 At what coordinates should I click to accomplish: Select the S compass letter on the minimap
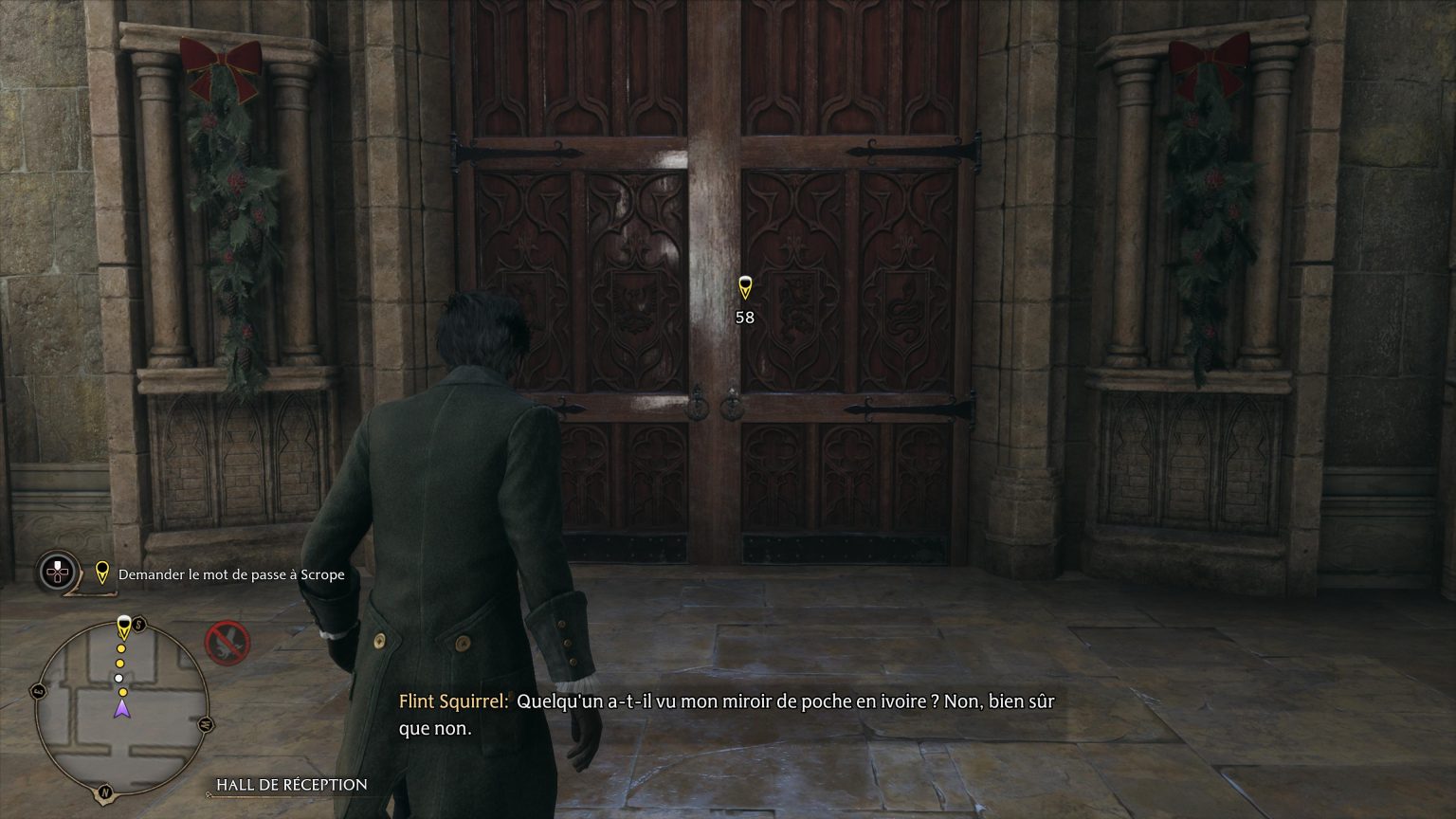pyautogui.click(x=138, y=623)
